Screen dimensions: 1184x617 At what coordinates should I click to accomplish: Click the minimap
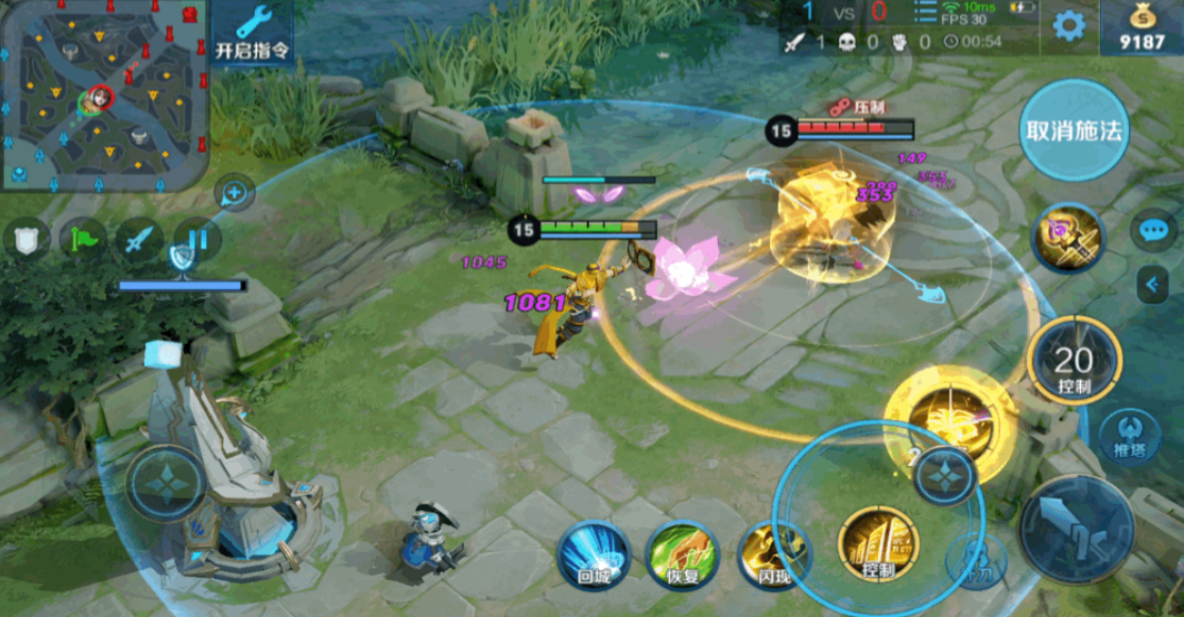pyautogui.click(x=104, y=95)
